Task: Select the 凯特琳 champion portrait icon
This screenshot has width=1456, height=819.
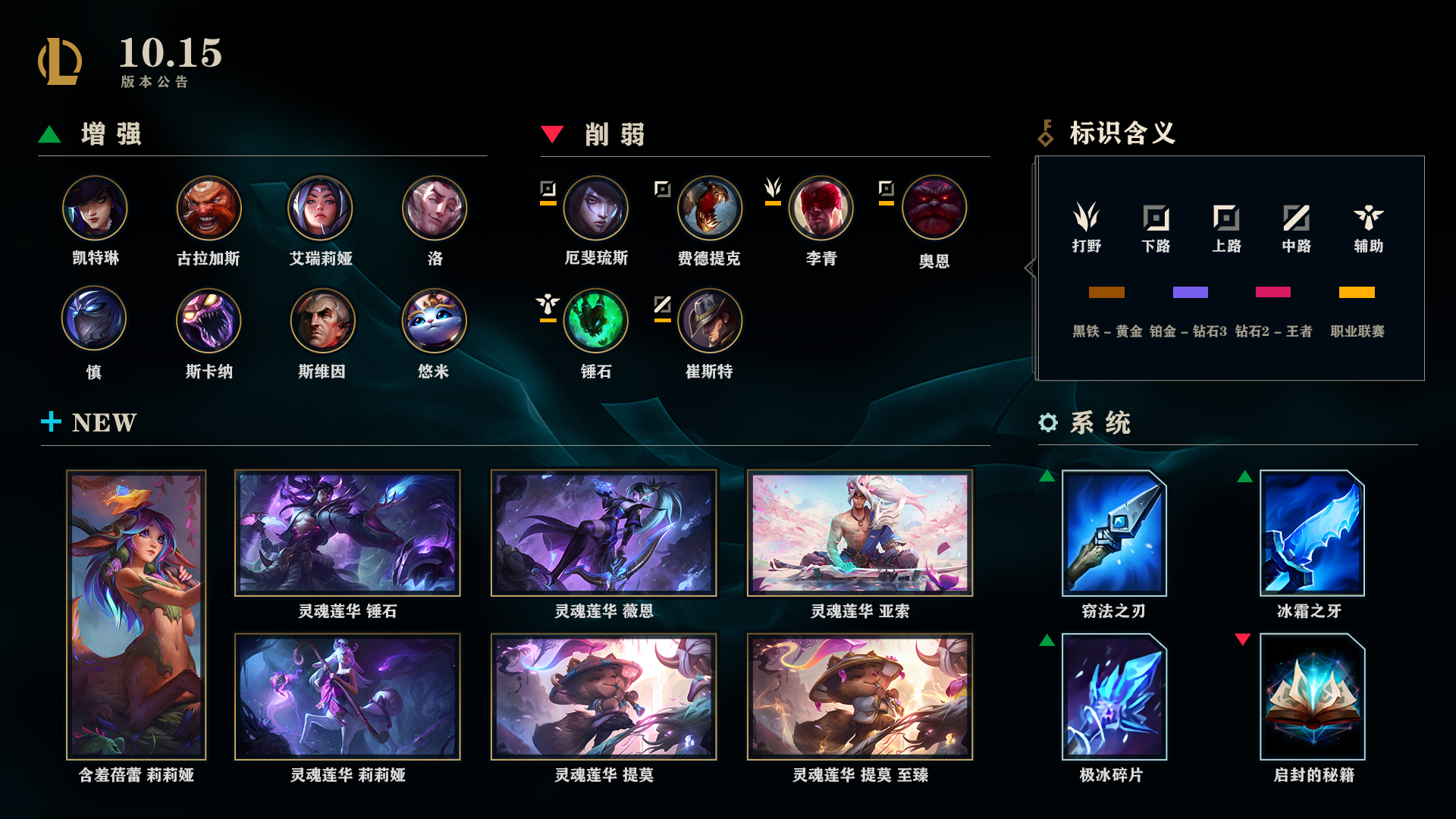Action: [x=95, y=207]
